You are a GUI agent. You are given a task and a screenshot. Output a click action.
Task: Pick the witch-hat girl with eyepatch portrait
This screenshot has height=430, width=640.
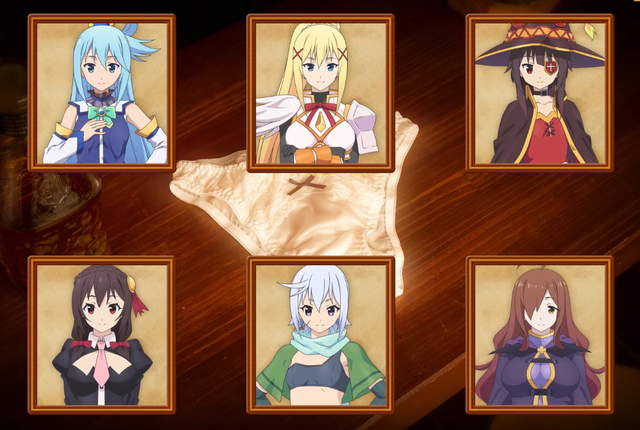[x=539, y=92]
